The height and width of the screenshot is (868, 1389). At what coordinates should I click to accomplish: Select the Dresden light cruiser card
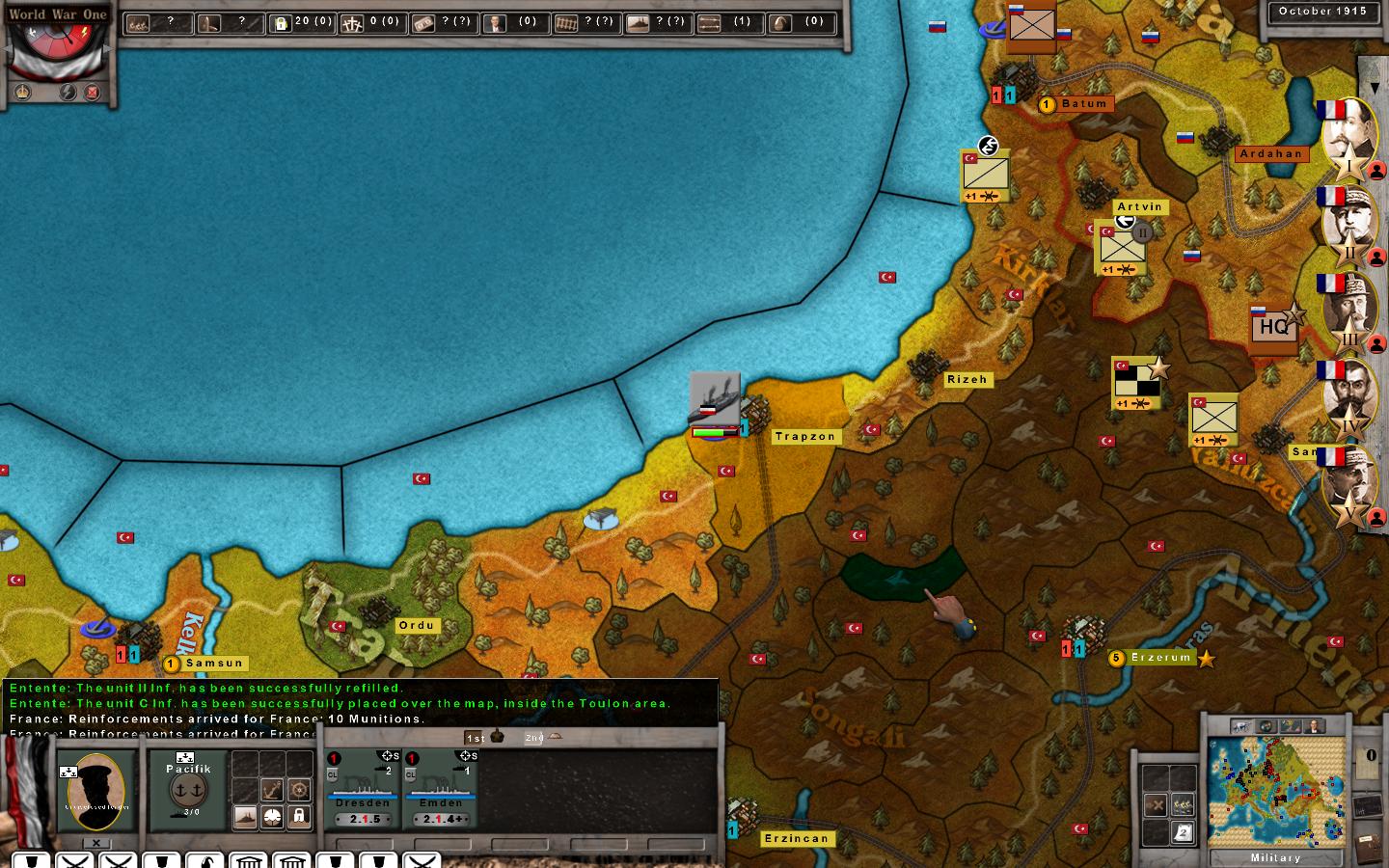[x=363, y=788]
